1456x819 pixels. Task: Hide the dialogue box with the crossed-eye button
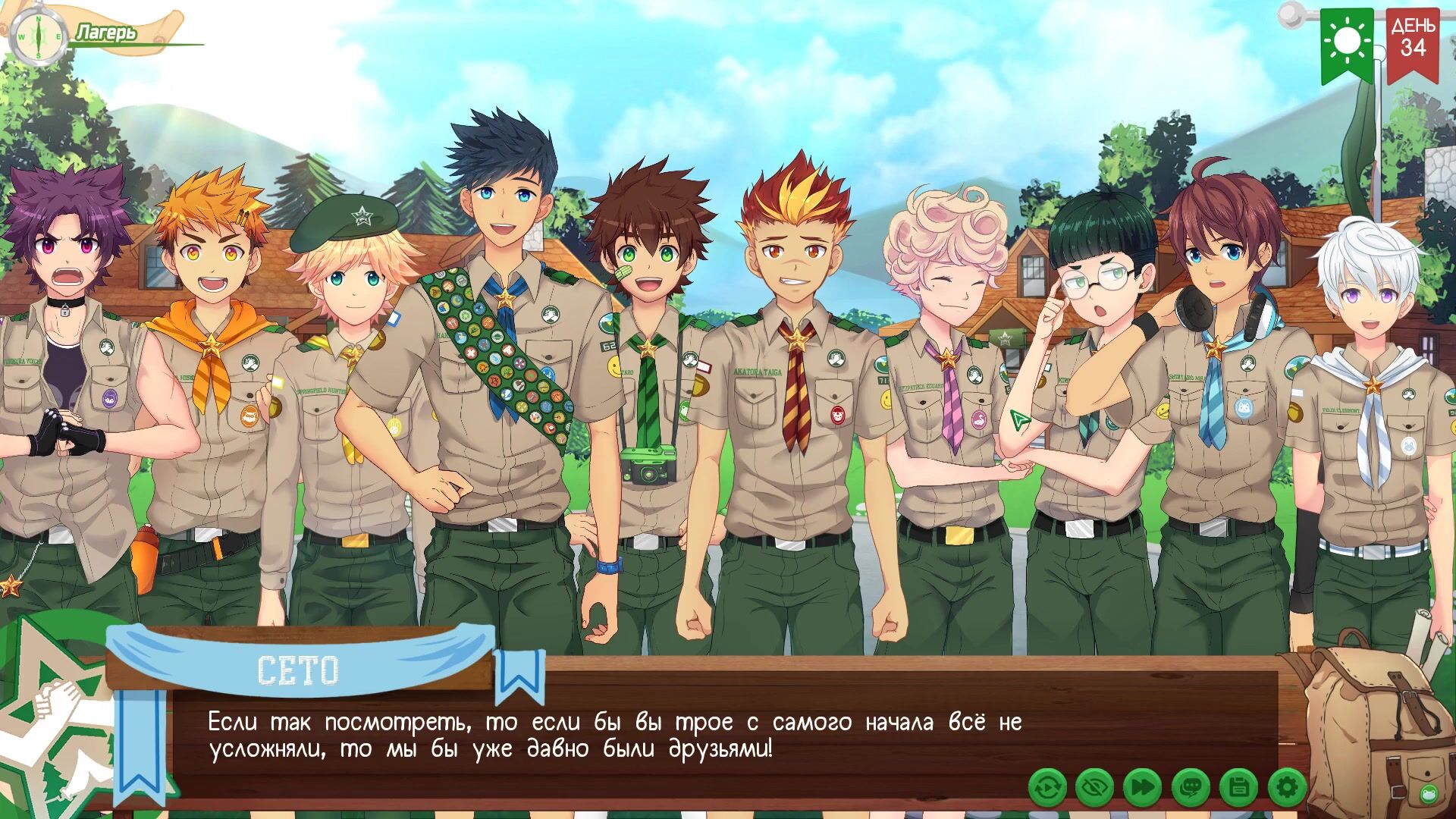point(1095,789)
